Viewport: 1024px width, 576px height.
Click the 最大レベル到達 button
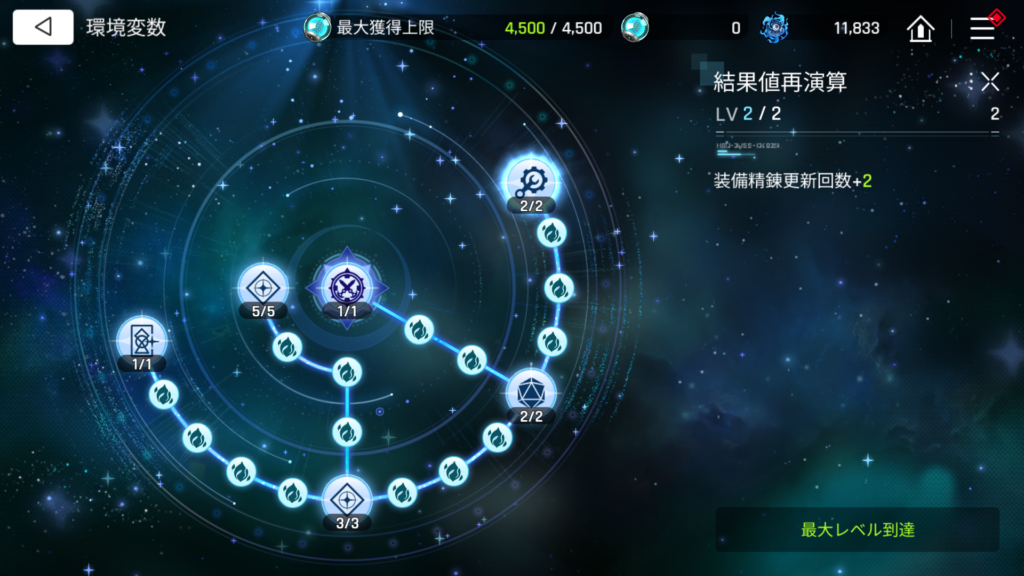click(x=857, y=529)
